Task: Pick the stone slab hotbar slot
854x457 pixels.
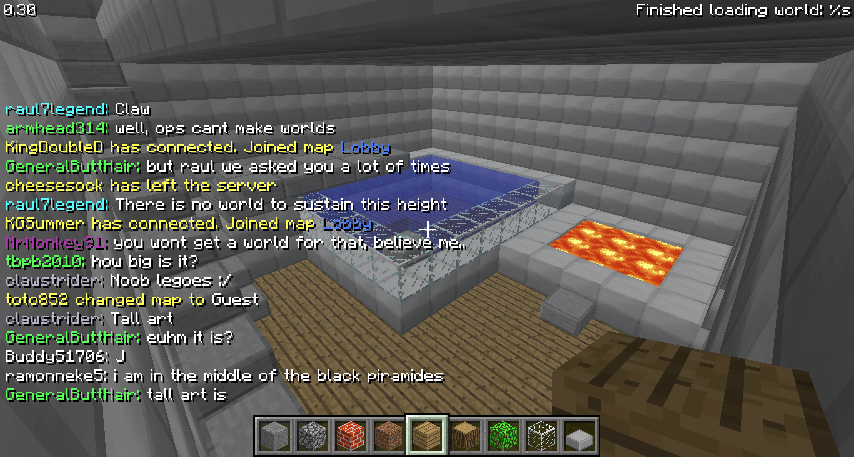Action: tap(579, 437)
